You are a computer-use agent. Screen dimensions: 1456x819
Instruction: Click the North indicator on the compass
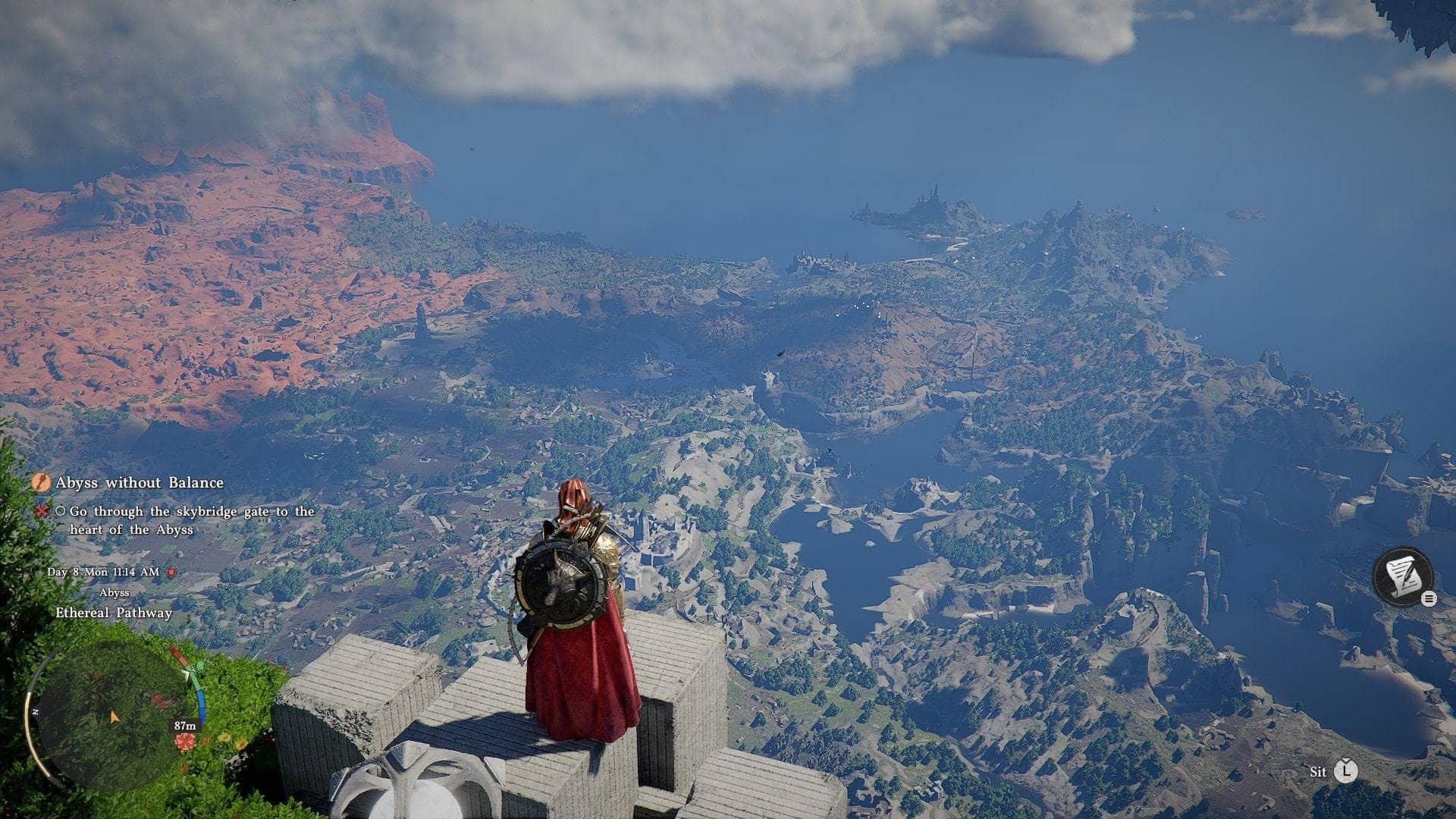(x=35, y=711)
